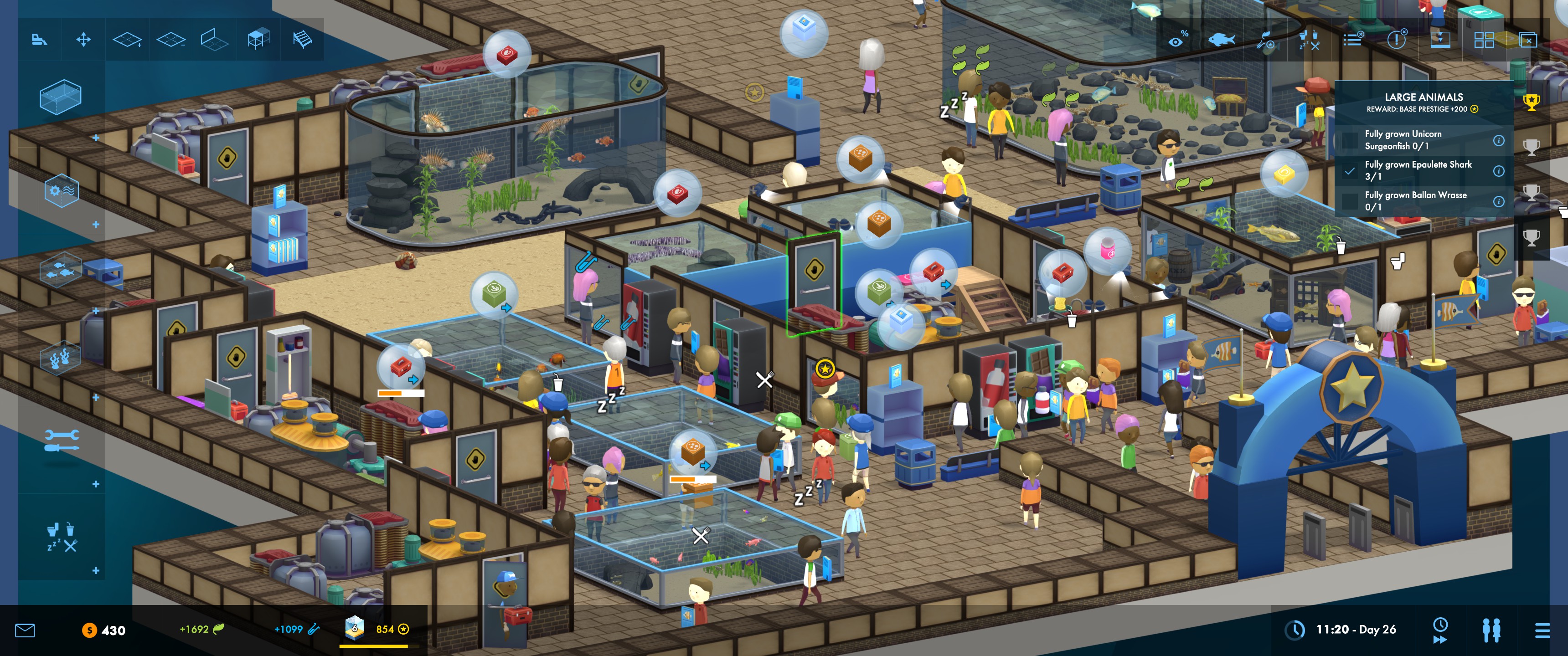Choose the add floor tile tool
The height and width of the screenshot is (656, 1568).
127,40
